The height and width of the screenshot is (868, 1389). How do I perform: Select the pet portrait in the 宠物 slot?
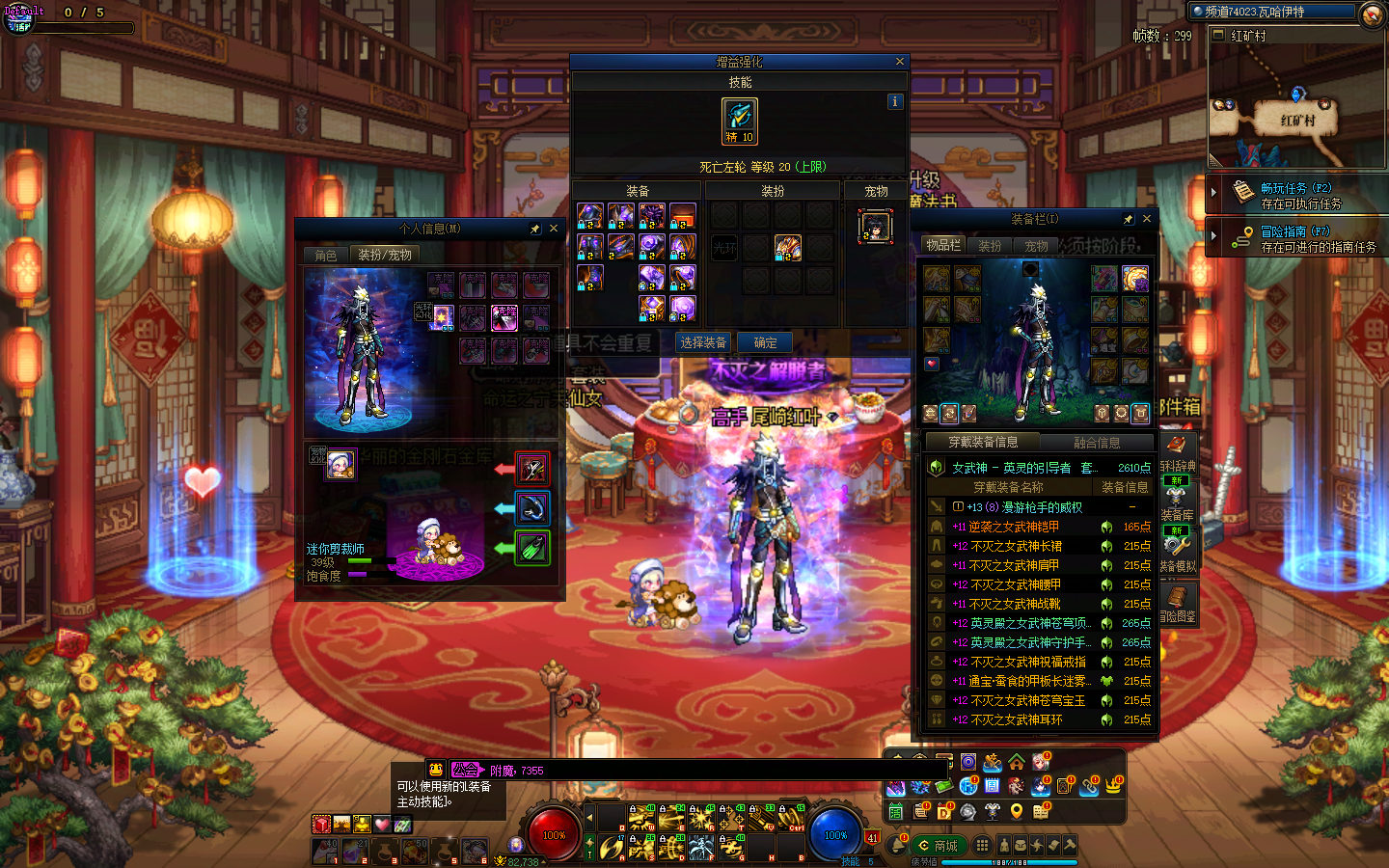(x=876, y=228)
